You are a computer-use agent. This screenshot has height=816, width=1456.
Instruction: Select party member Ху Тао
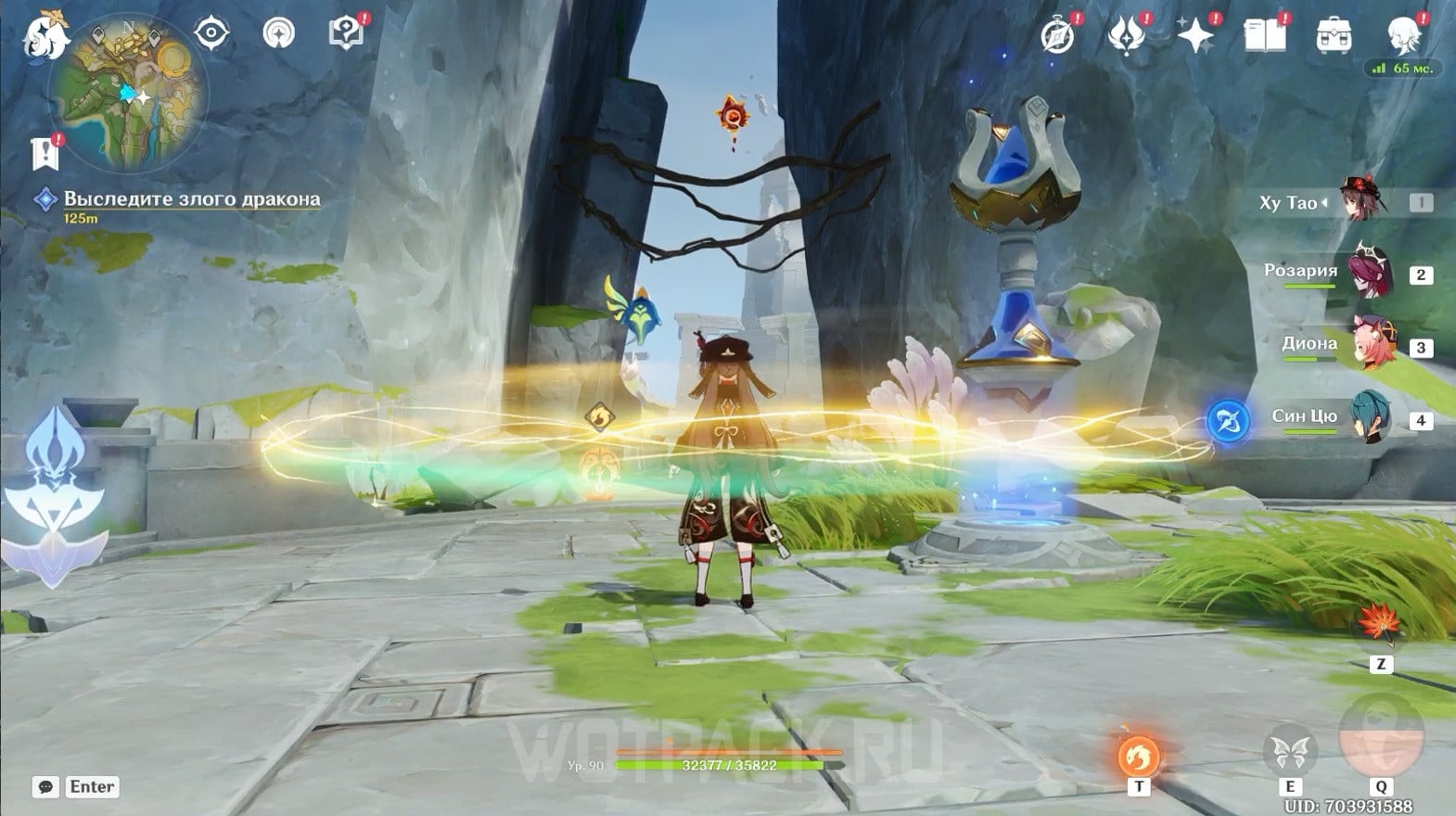click(1363, 202)
